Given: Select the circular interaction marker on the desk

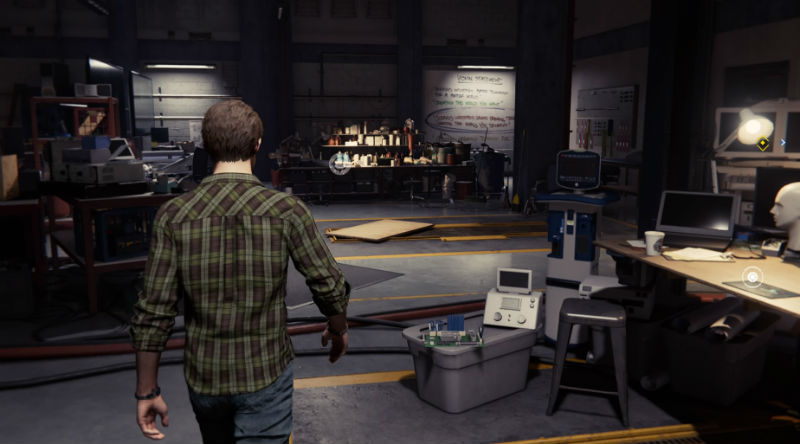Looking at the screenshot, I should (x=752, y=276).
